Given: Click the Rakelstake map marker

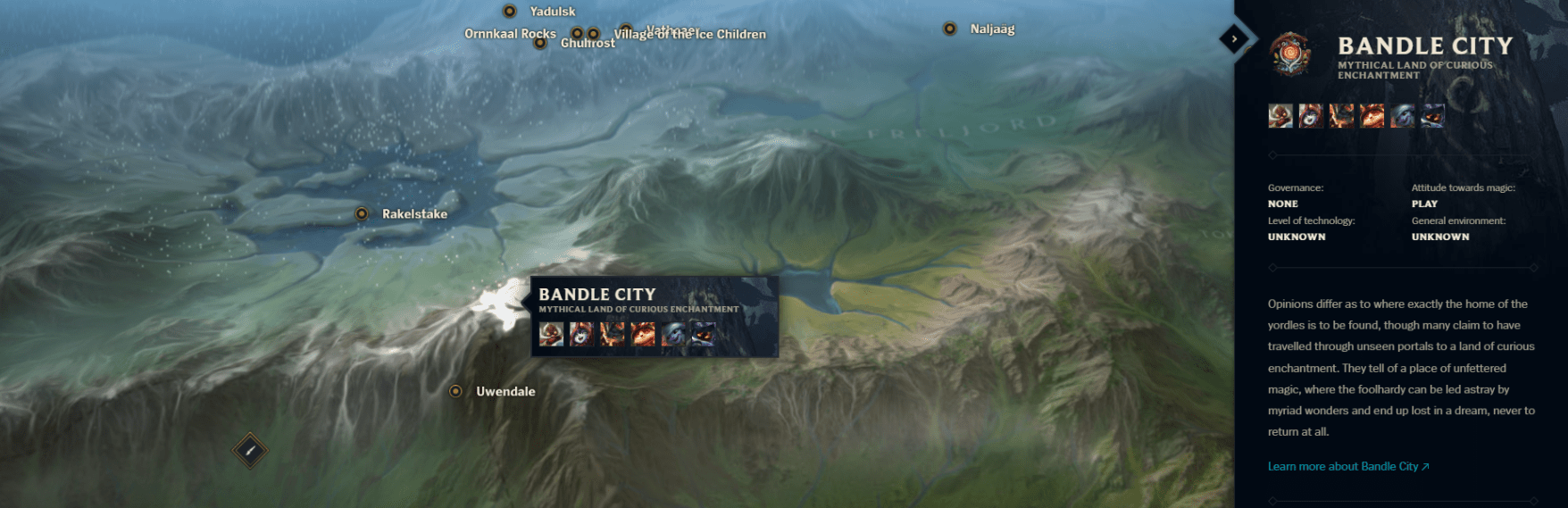Looking at the screenshot, I should [x=362, y=213].
